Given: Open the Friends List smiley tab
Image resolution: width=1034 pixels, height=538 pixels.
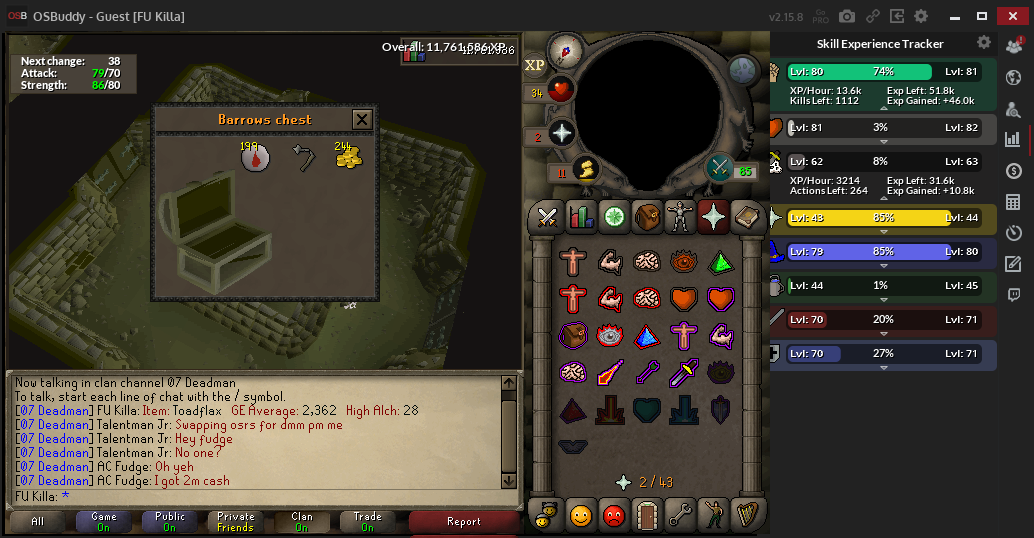Looking at the screenshot, I should (x=581, y=515).
